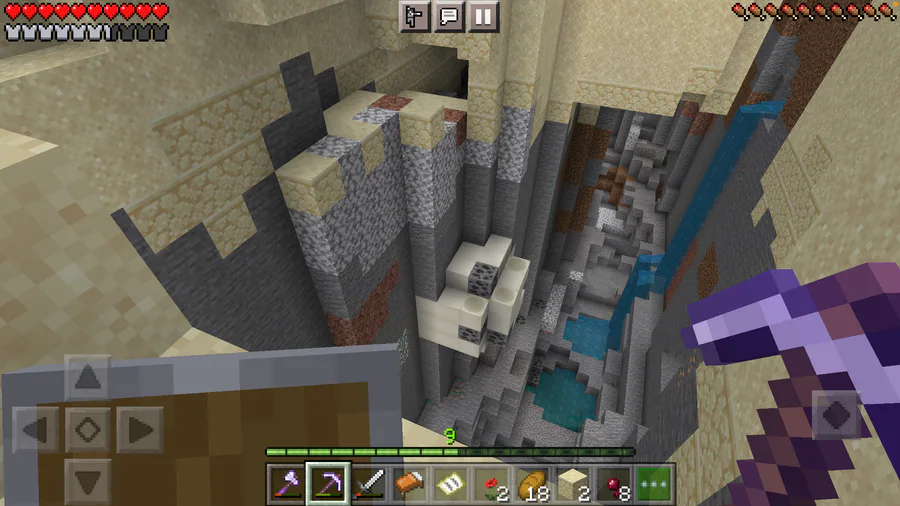Viewport: 900px width, 506px height.
Task: Open the emote menu
Action: click(415, 16)
